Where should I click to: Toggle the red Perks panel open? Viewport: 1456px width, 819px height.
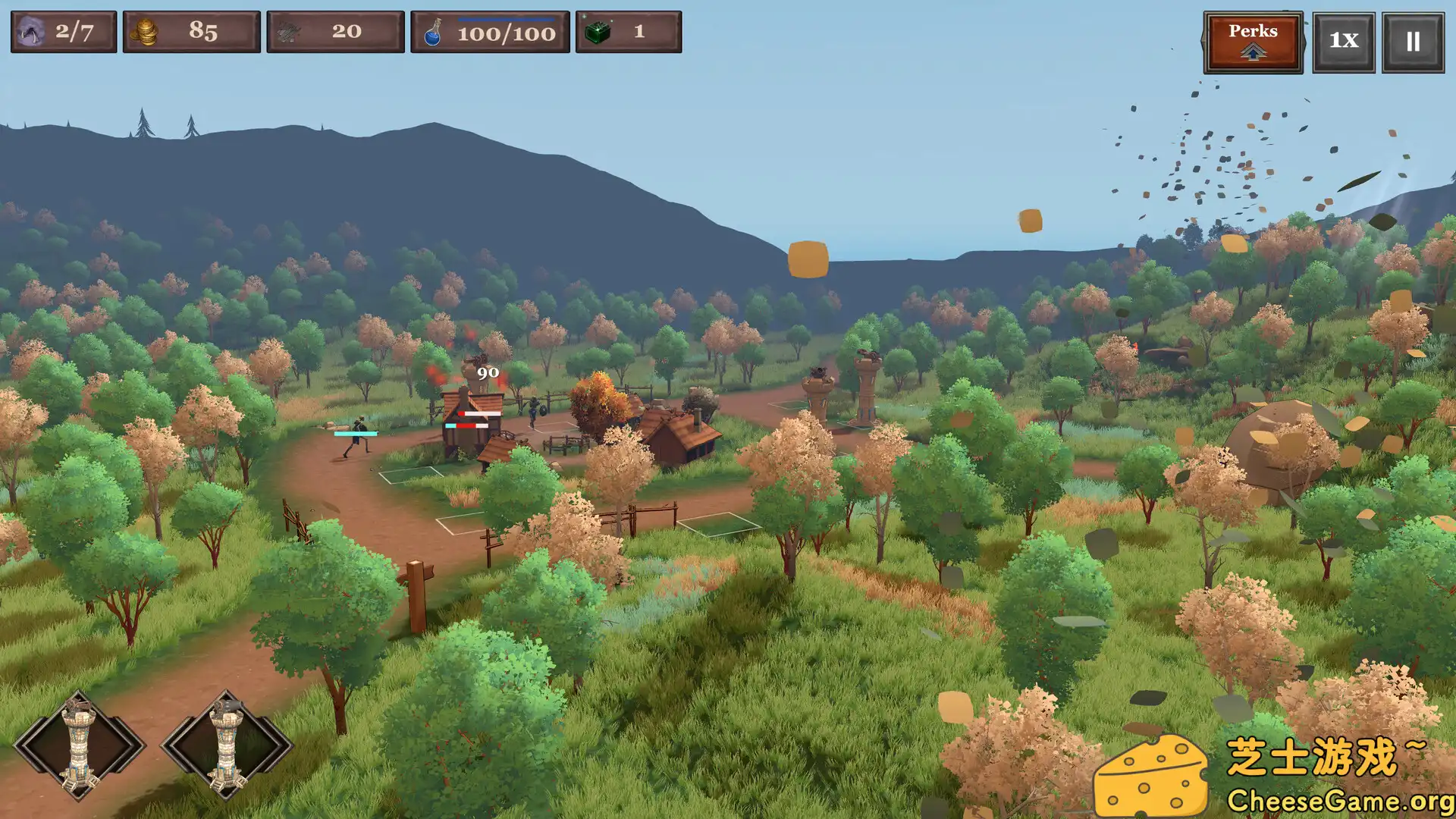coord(1253,32)
